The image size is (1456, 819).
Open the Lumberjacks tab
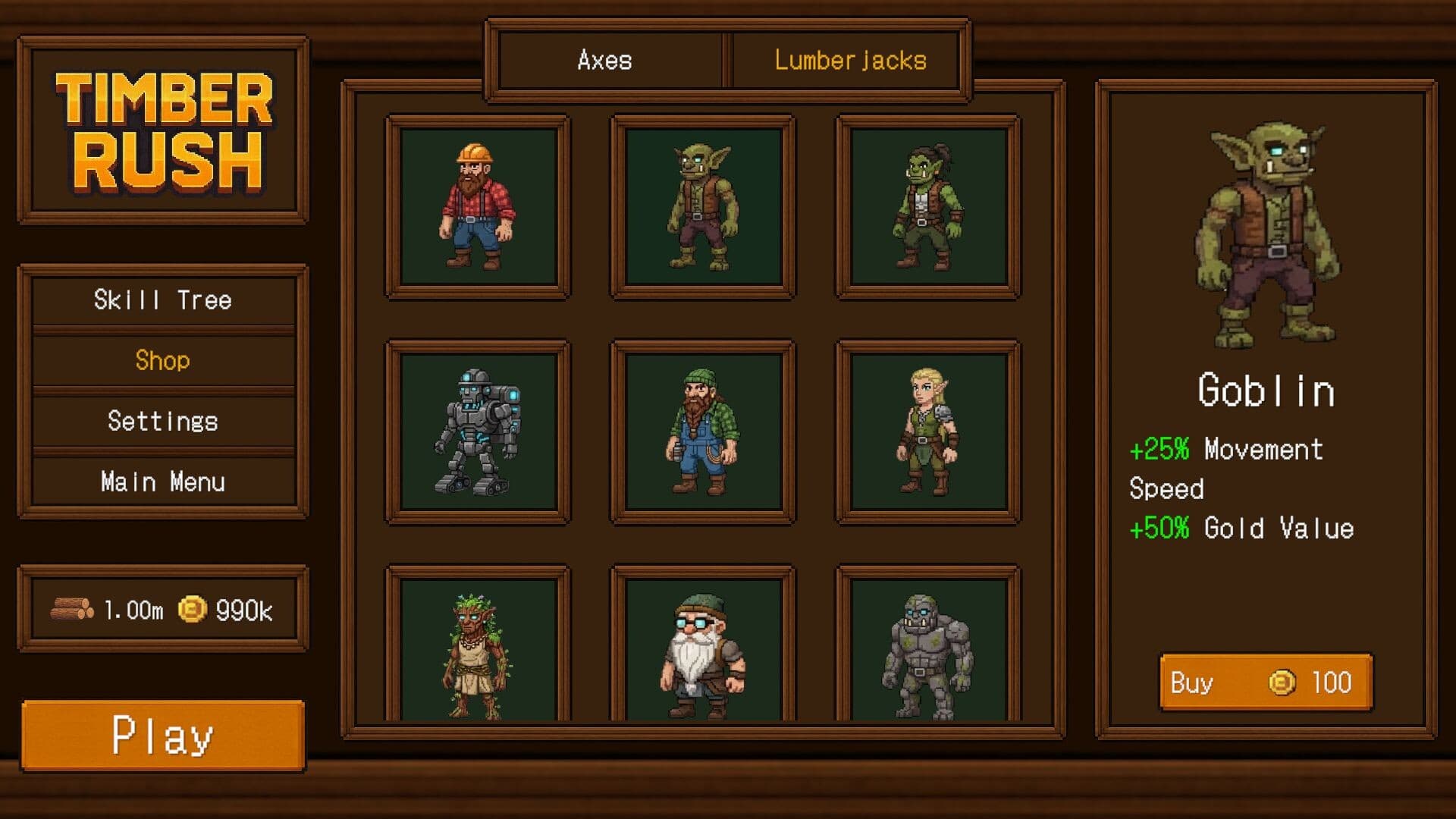click(849, 61)
